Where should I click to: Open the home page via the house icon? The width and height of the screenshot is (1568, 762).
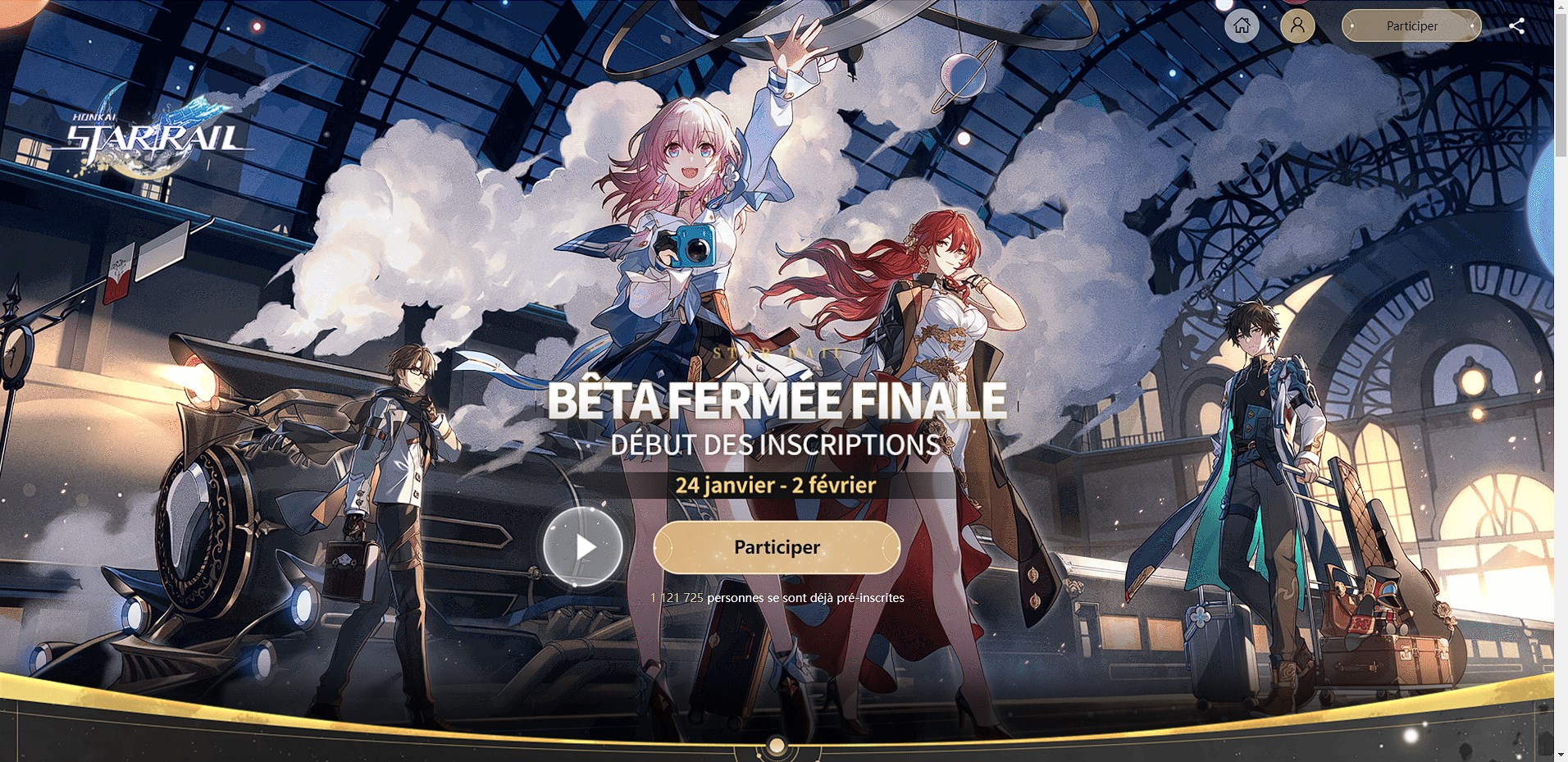pos(1241,25)
